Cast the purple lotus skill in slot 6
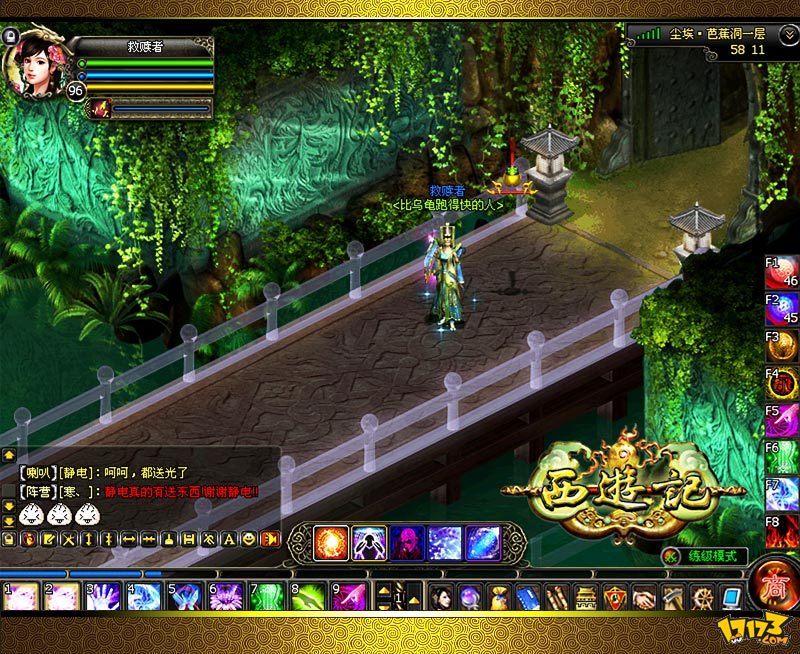The width and height of the screenshot is (800, 654). coord(226,597)
